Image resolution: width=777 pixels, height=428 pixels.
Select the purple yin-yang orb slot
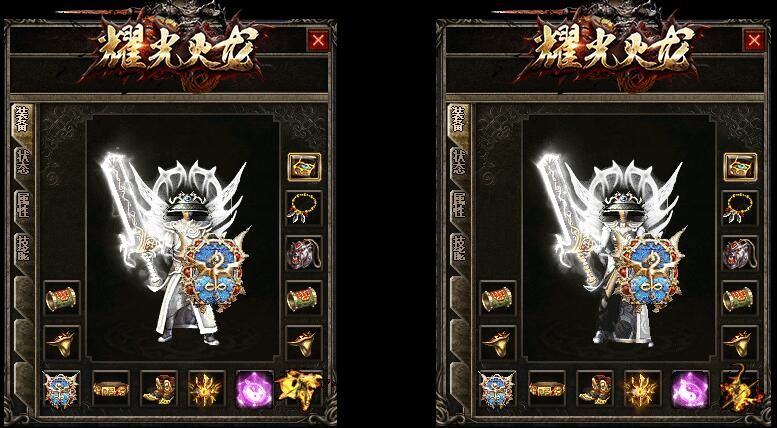coord(690,388)
